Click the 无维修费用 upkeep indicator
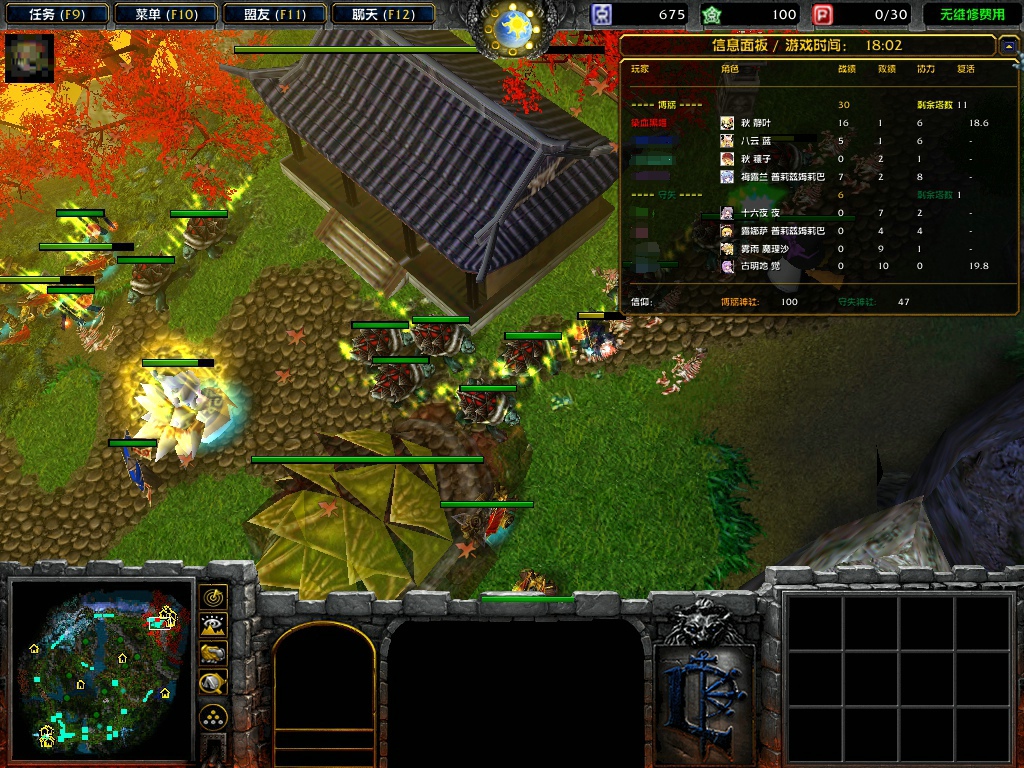 971,15
